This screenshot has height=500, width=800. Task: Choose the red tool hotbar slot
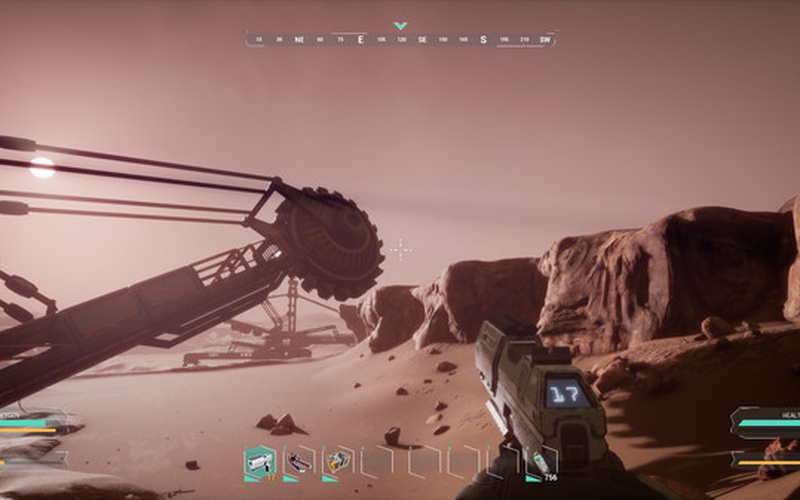pos(298,462)
